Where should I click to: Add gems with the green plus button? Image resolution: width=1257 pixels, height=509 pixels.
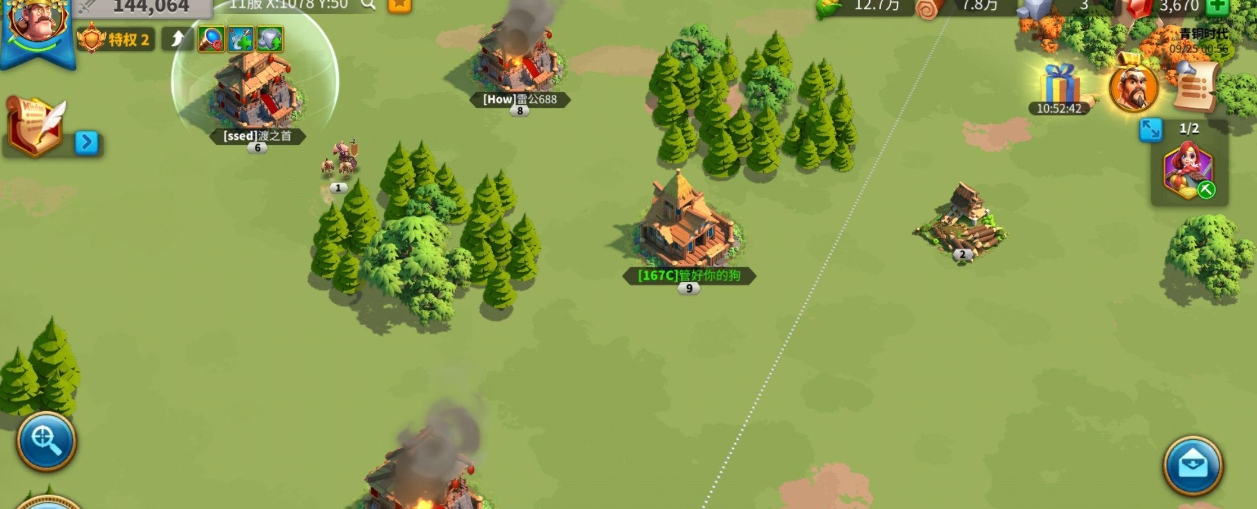[1216, 7]
